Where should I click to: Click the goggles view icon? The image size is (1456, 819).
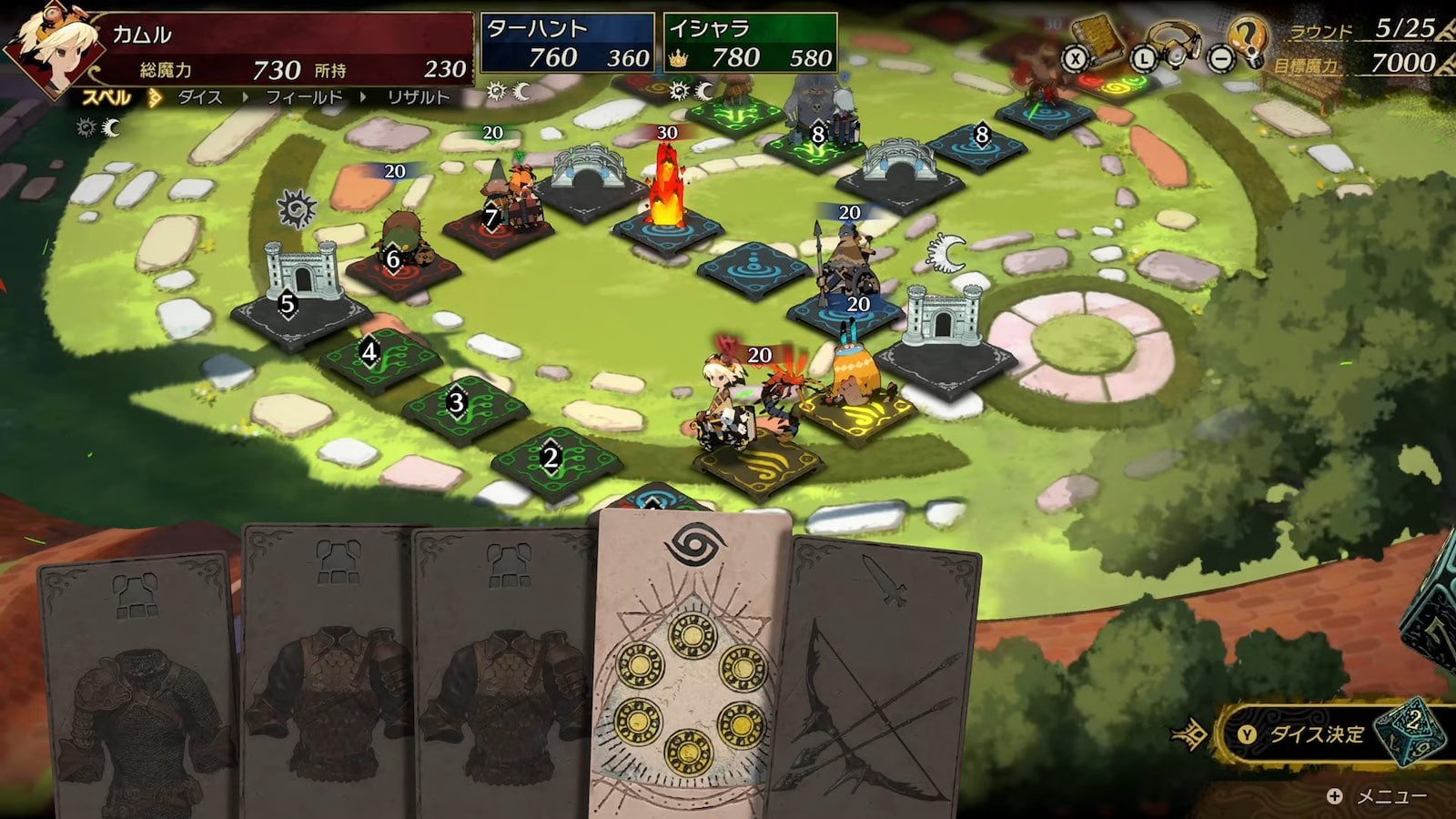click(x=1174, y=44)
